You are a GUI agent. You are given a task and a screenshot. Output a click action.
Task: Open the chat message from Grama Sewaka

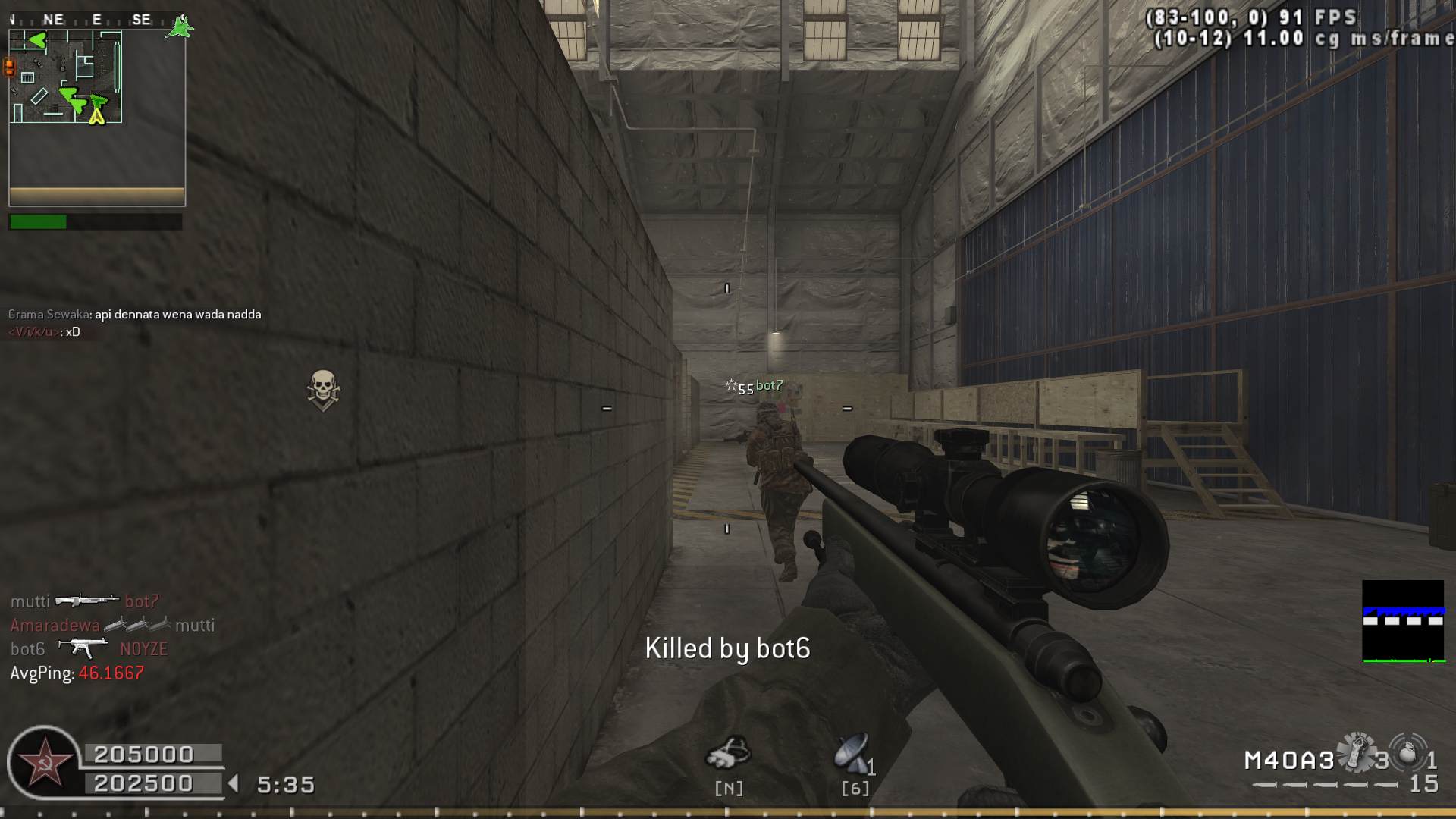point(135,315)
